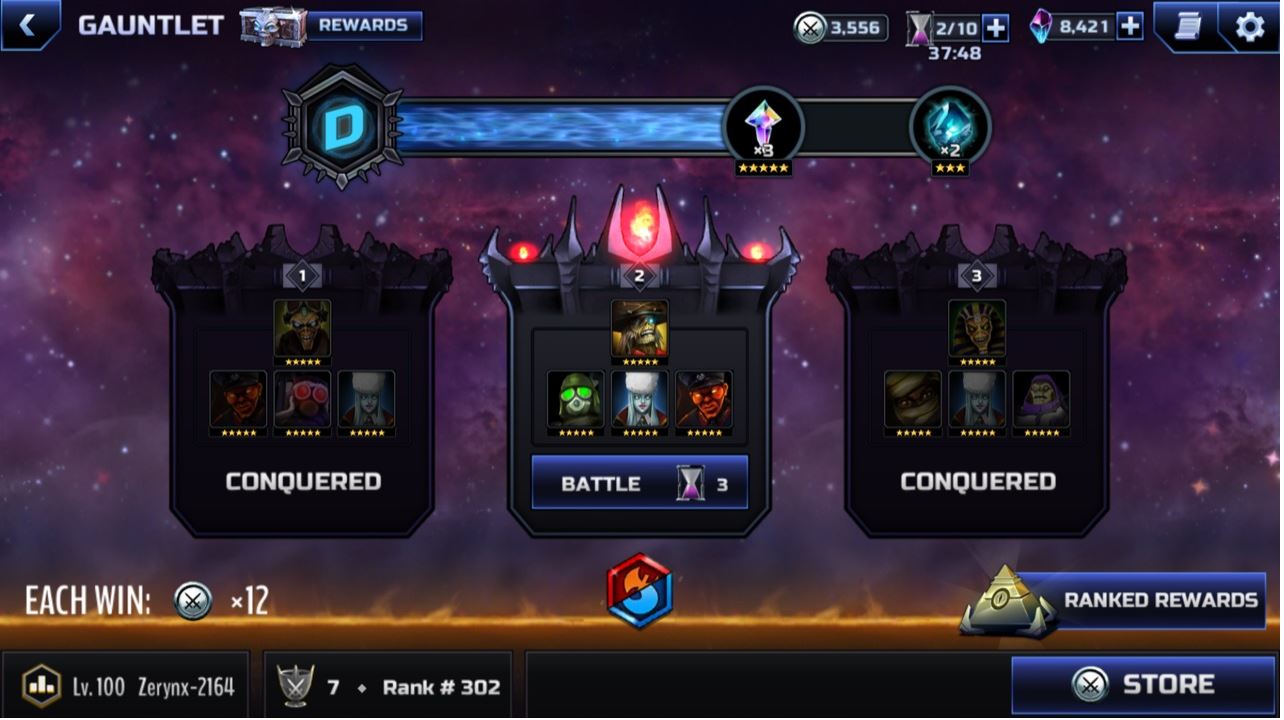Inspect the x2 three-star shard reward

click(950, 130)
